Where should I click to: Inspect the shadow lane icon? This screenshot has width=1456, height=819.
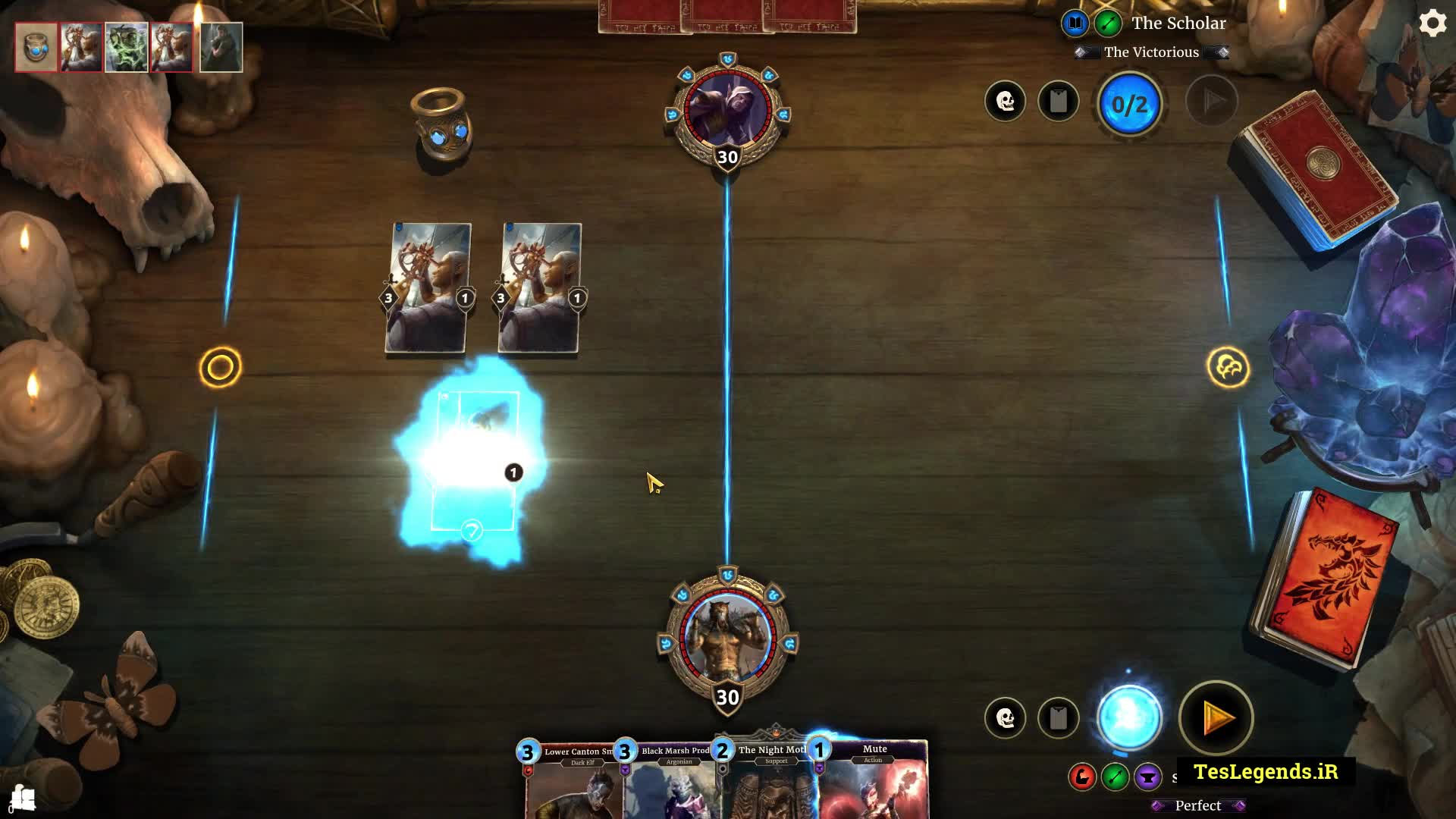[1228, 368]
